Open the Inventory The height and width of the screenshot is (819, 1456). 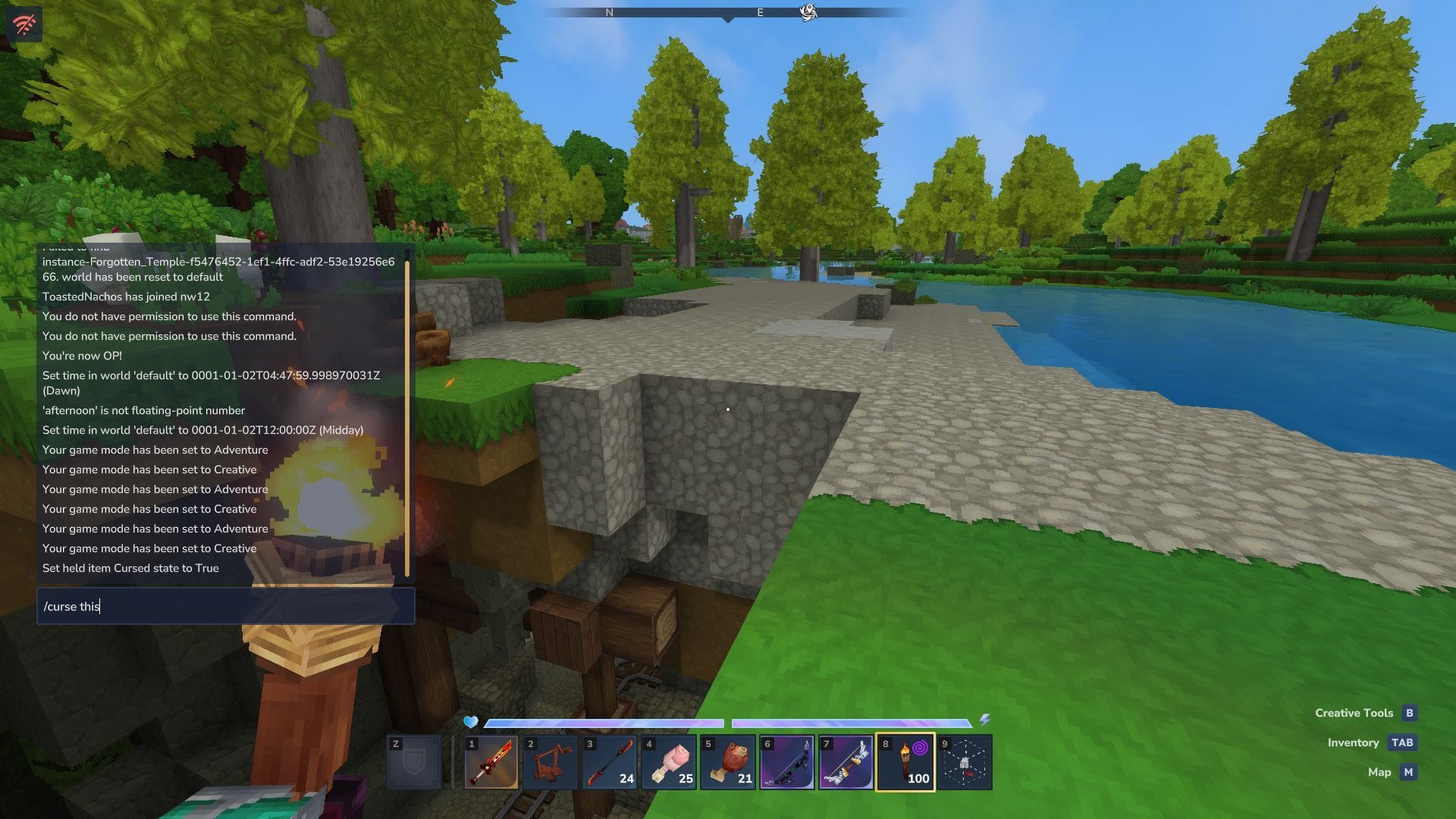1353,742
